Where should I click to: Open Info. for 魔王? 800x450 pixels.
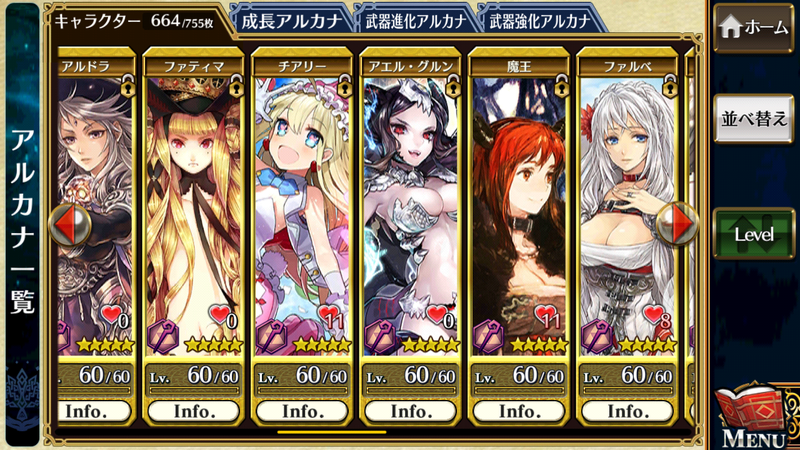[x=518, y=411]
